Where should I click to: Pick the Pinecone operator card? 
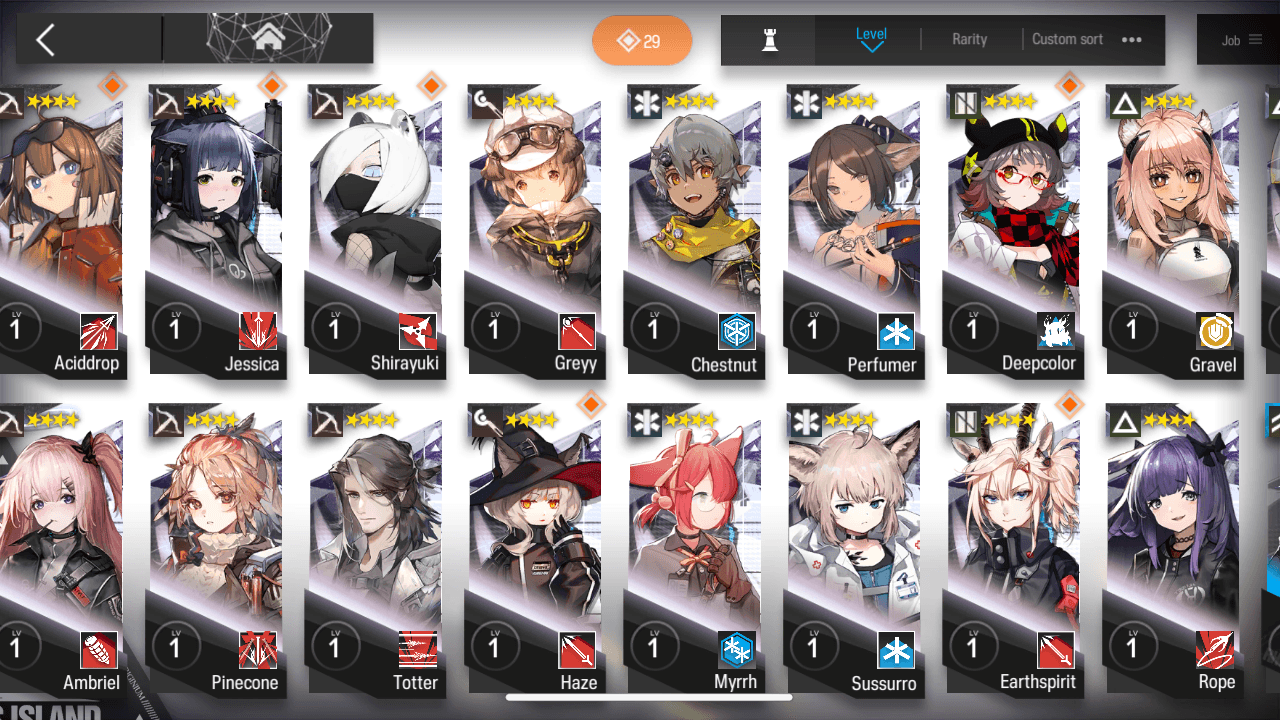[x=216, y=550]
